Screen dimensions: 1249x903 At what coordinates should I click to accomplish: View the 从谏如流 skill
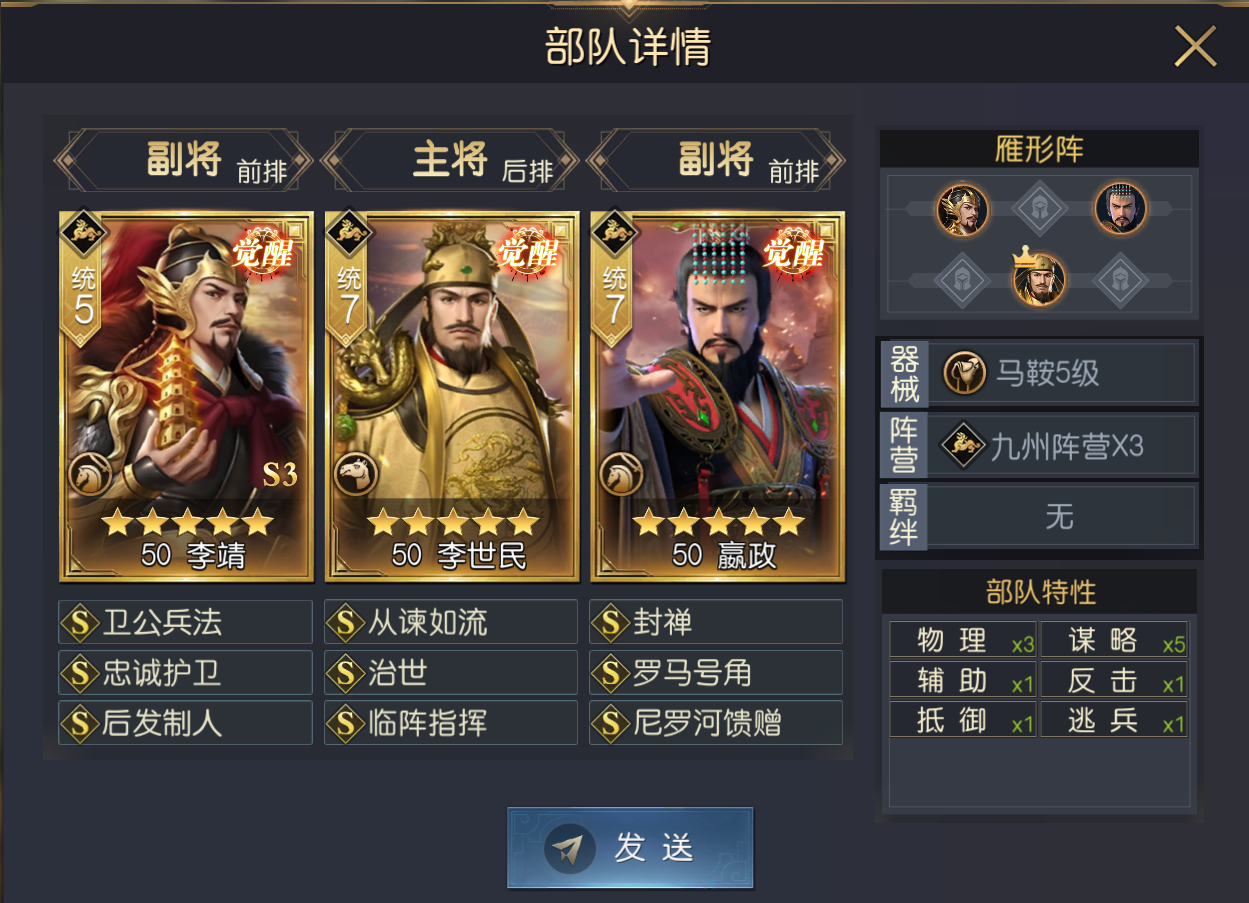(451, 623)
